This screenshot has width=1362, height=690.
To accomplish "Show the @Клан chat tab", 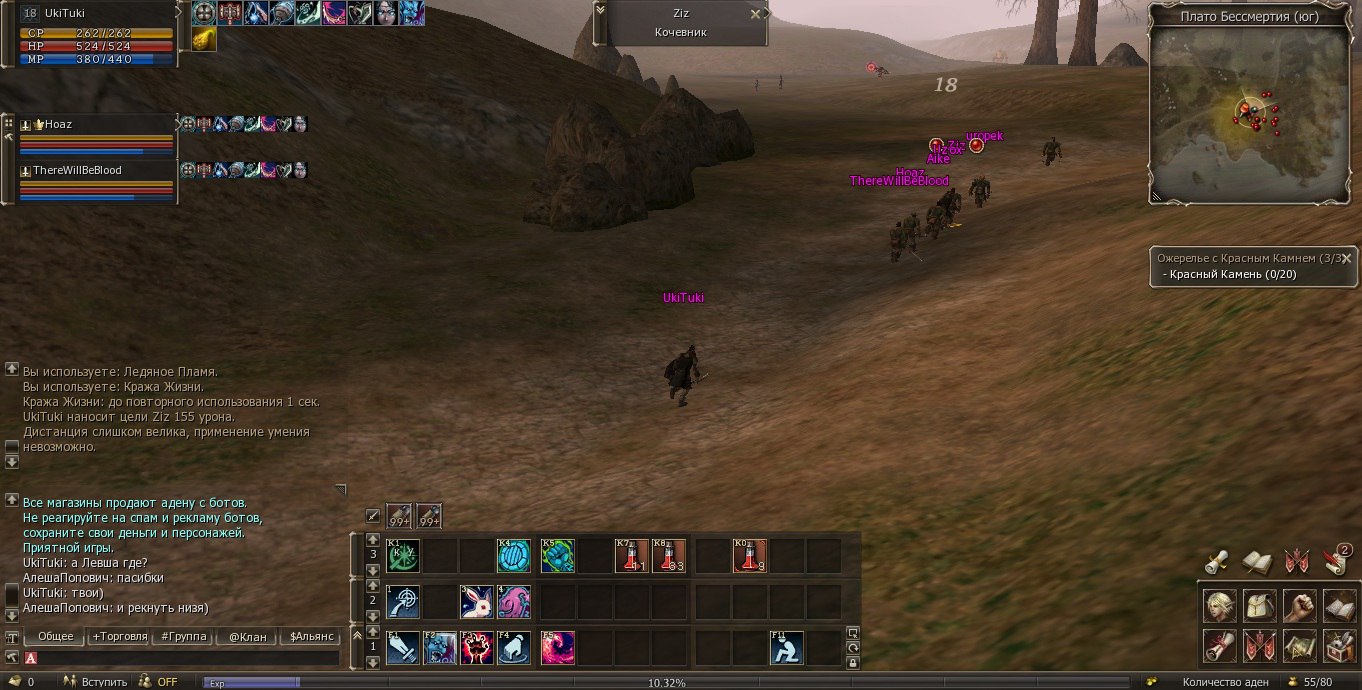I will [244, 636].
